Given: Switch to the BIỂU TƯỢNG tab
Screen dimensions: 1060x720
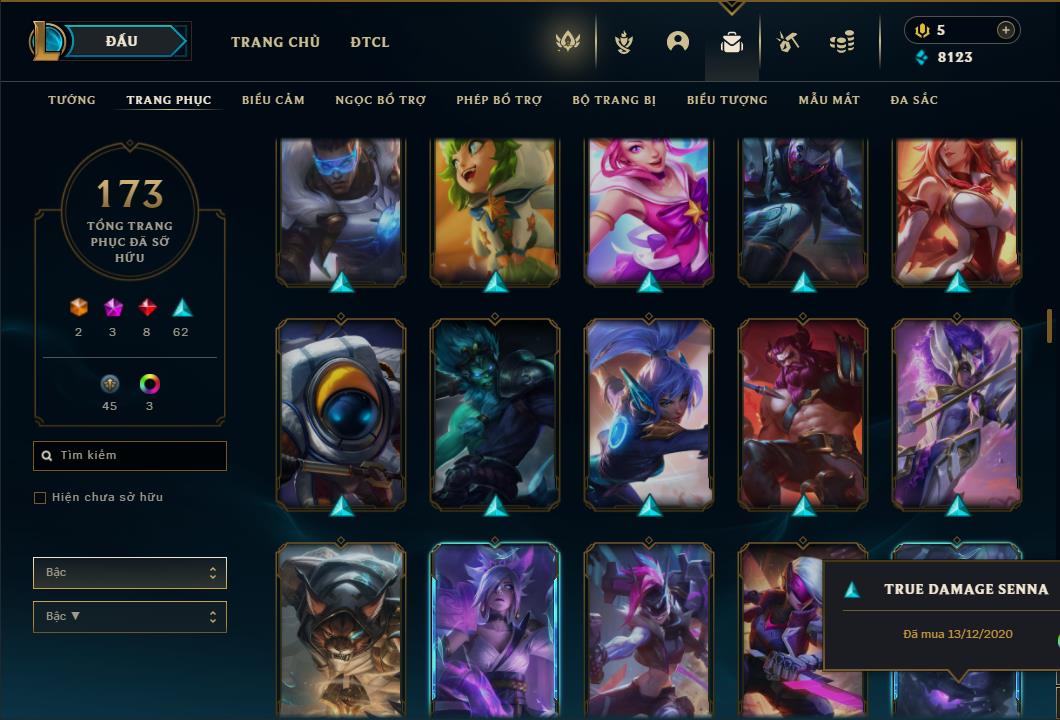Looking at the screenshot, I should [x=727, y=100].
